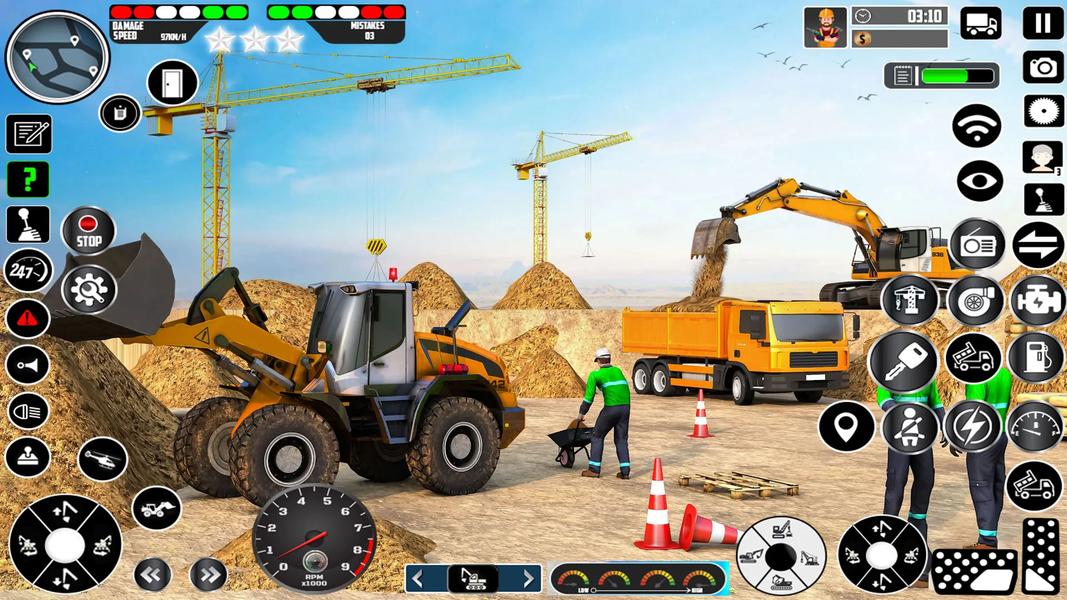
Task: Toggle the eye view button
Action: coord(979,181)
